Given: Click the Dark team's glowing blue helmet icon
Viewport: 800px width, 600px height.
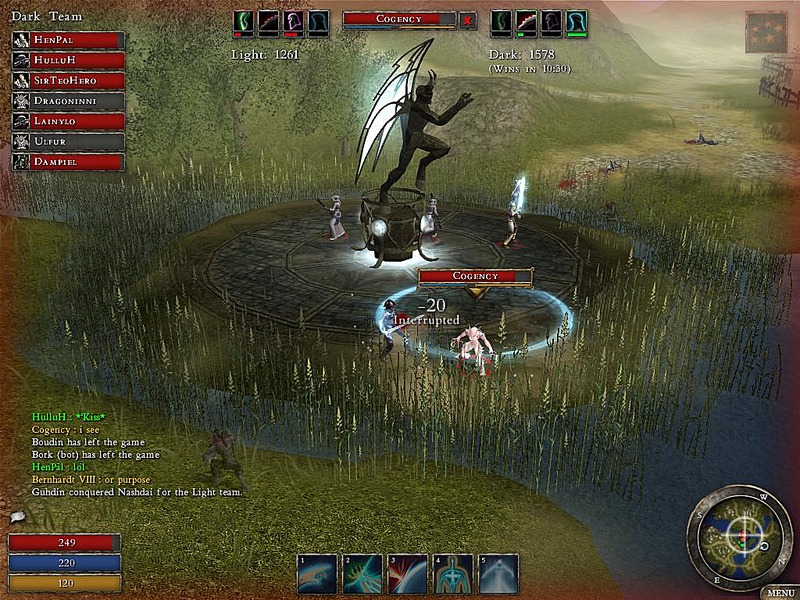Looking at the screenshot, I should (576, 21).
